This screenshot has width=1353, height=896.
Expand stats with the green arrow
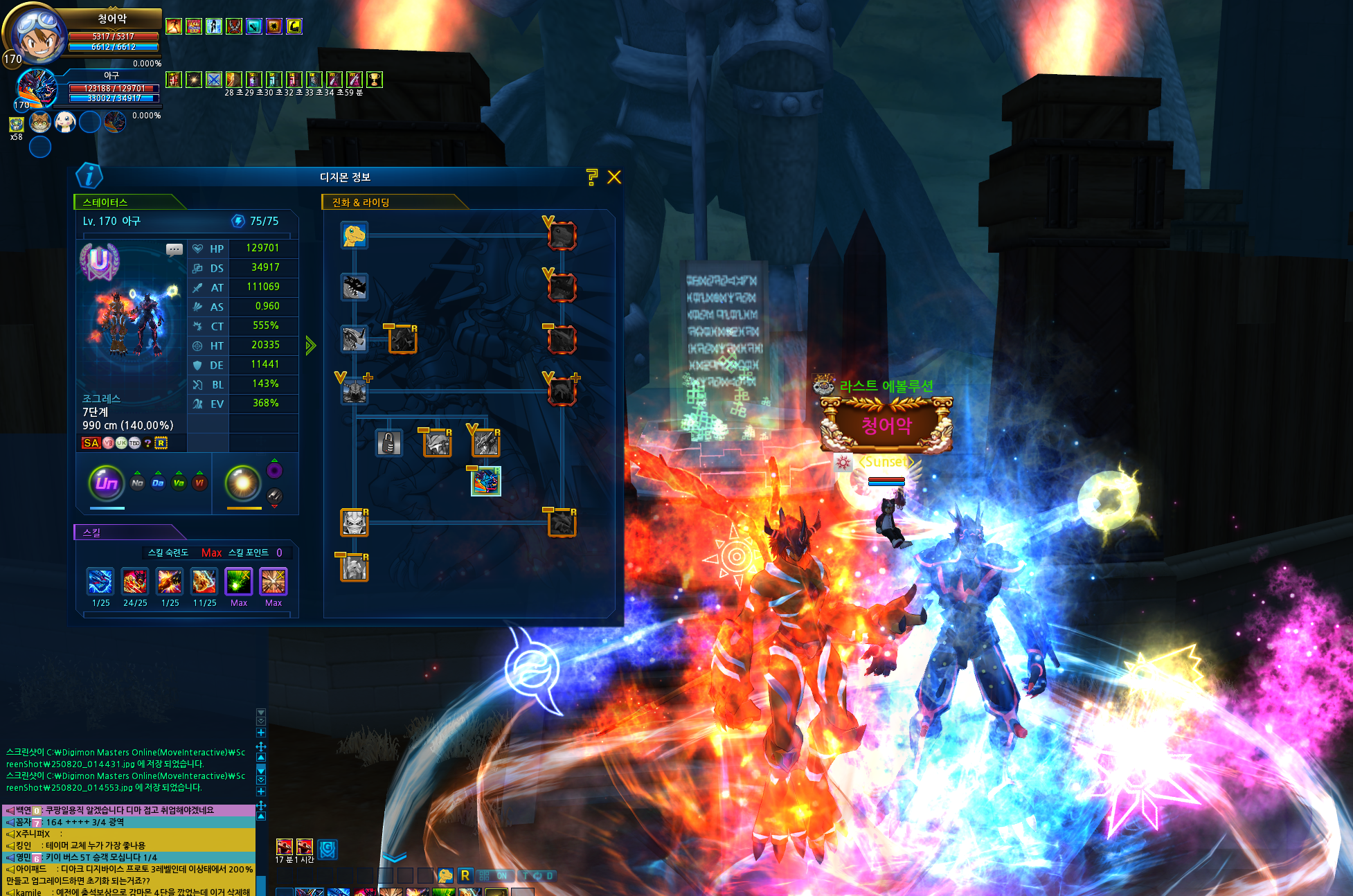[311, 346]
